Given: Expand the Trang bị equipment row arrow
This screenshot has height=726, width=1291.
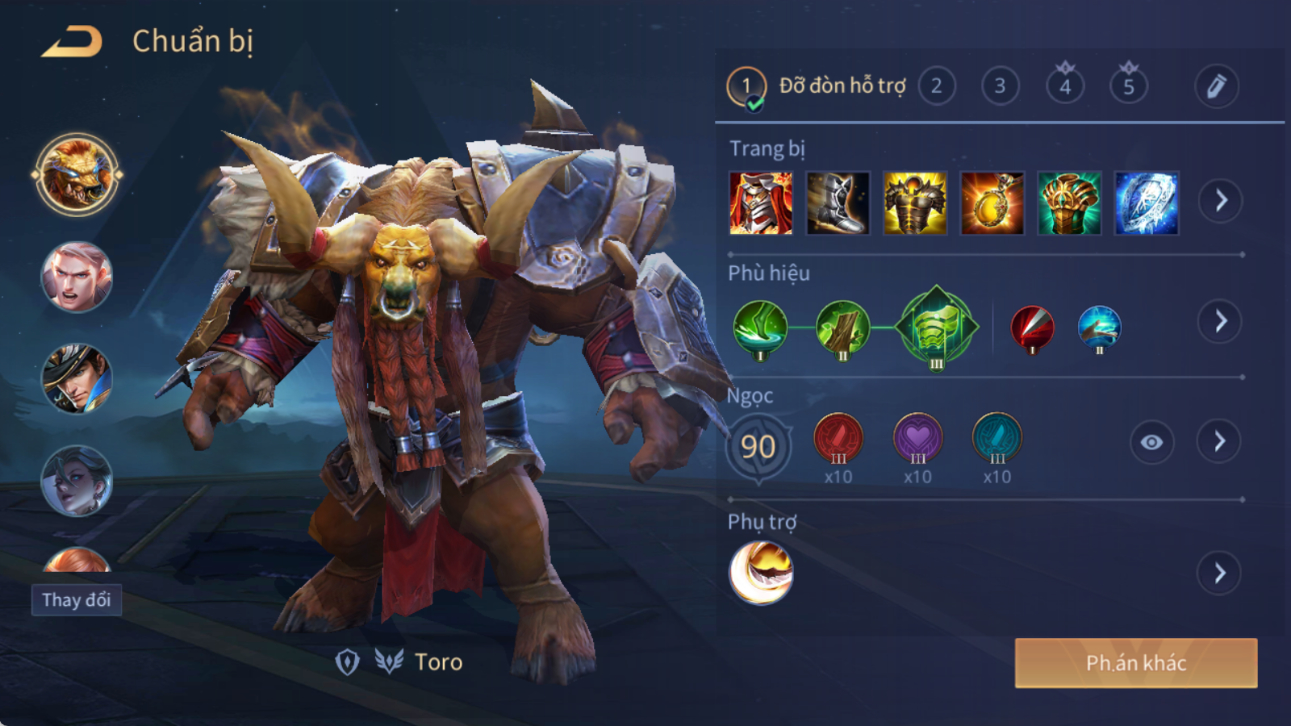Looking at the screenshot, I should [1221, 201].
